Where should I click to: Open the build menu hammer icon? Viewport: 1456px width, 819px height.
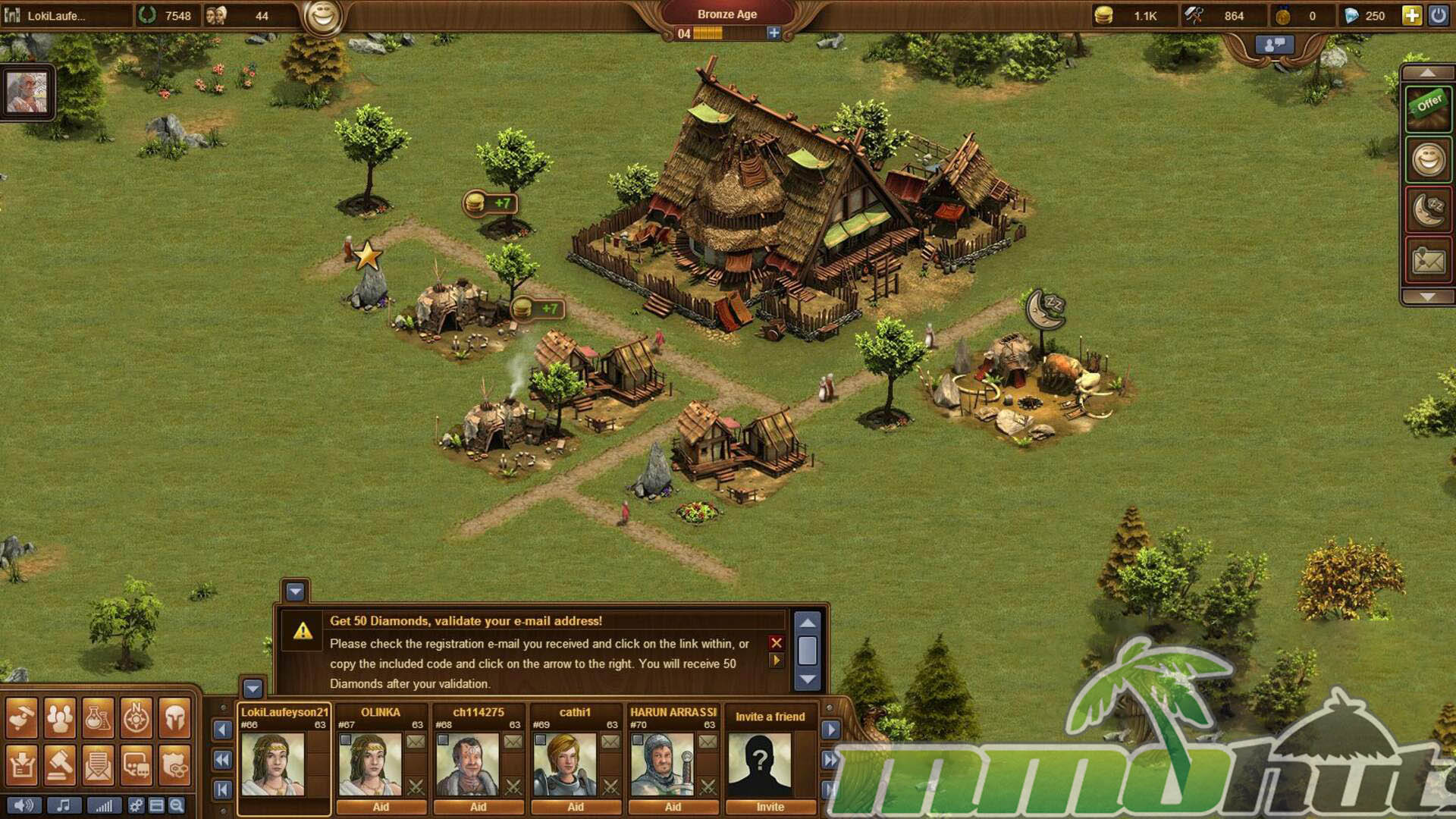click(21, 717)
